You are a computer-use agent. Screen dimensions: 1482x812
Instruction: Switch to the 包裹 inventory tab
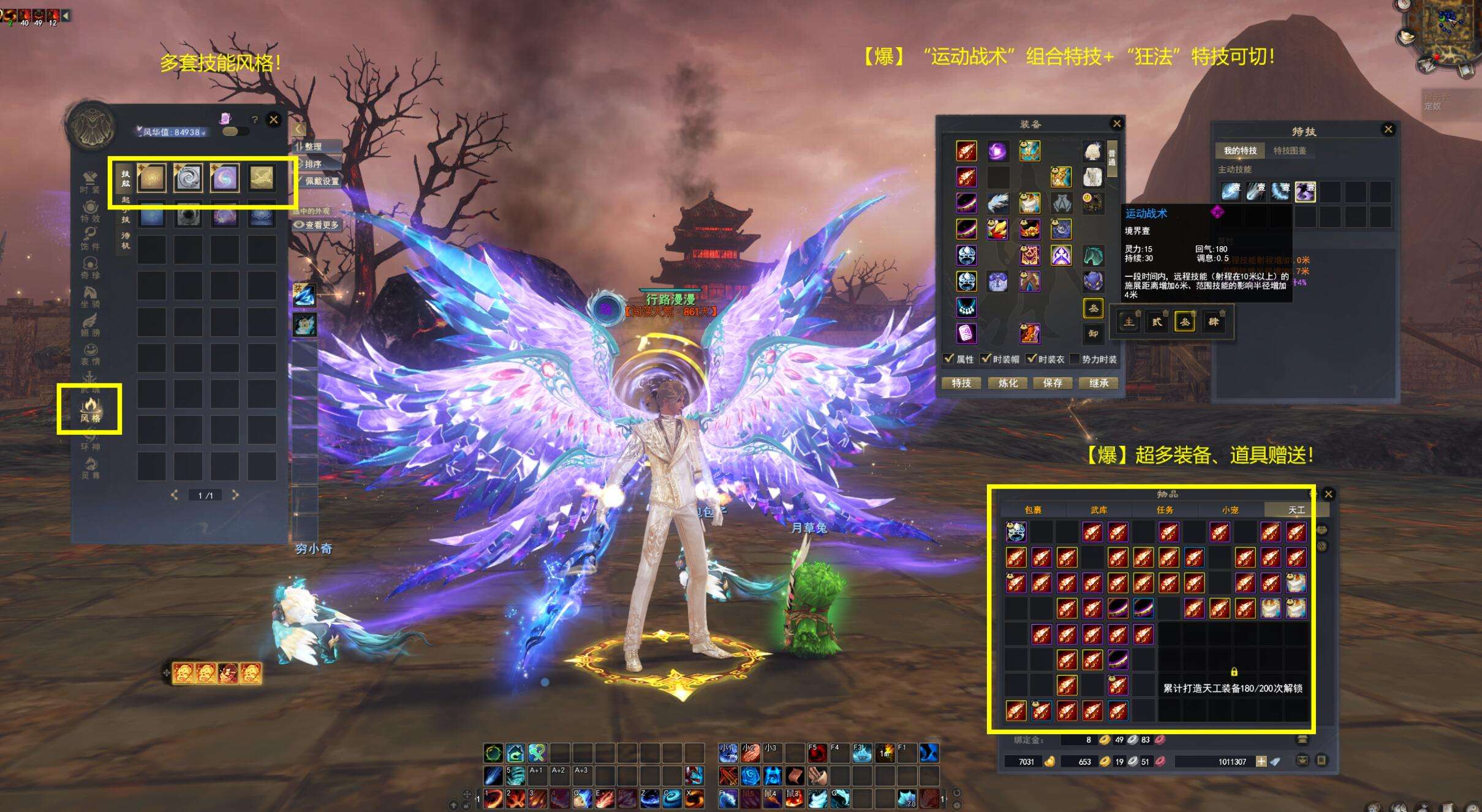(x=1033, y=509)
